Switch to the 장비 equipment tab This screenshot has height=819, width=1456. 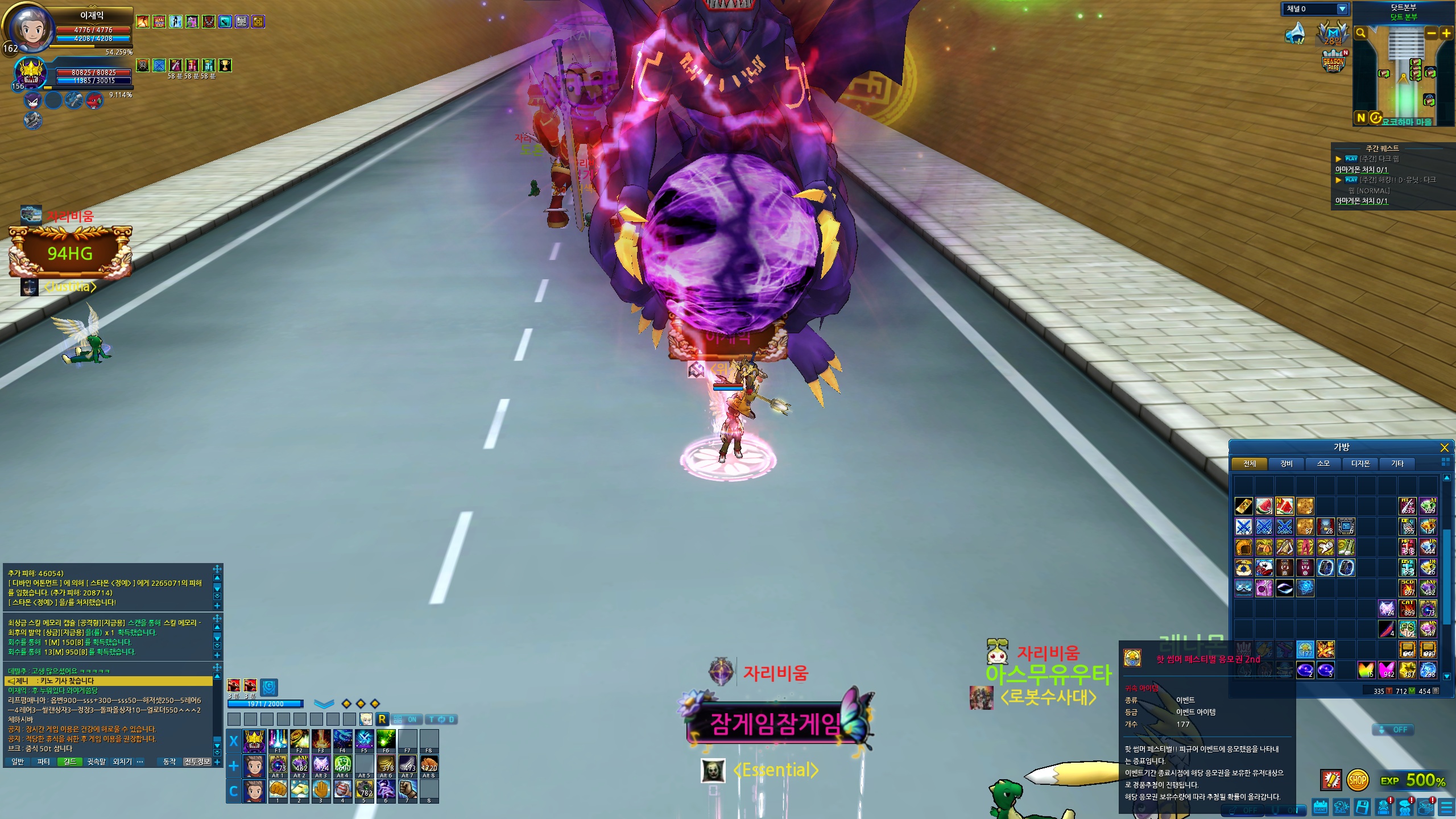(1286, 464)
